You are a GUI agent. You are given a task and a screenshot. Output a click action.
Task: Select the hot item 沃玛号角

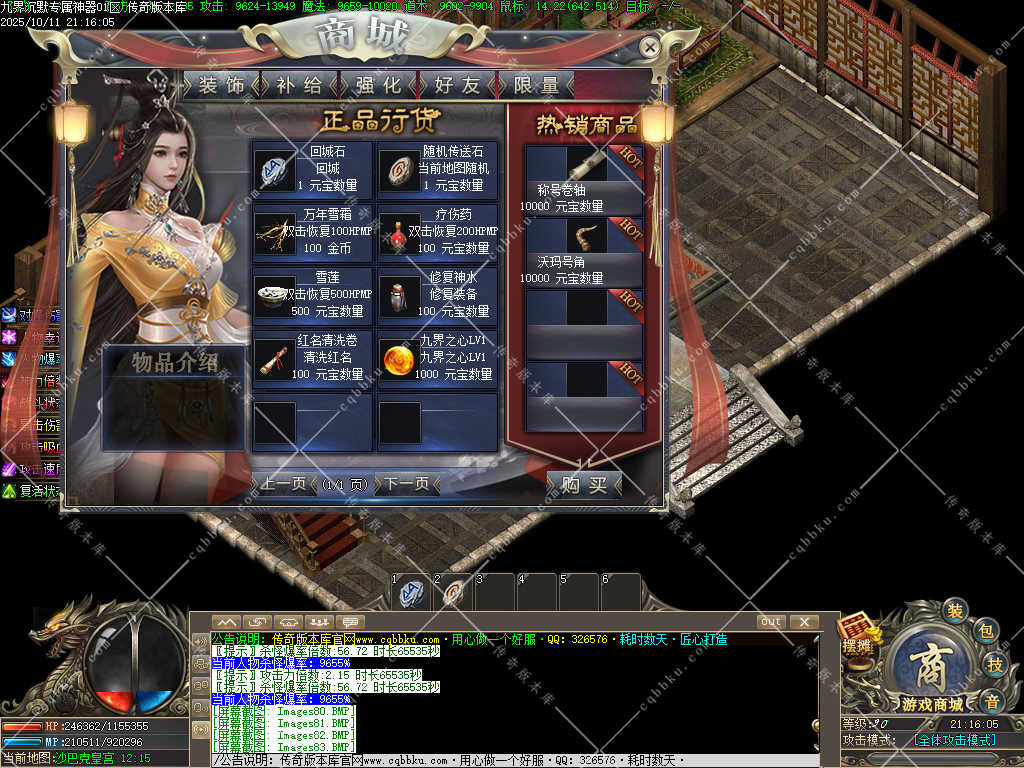pyautogui.click(x=584, y=252)
